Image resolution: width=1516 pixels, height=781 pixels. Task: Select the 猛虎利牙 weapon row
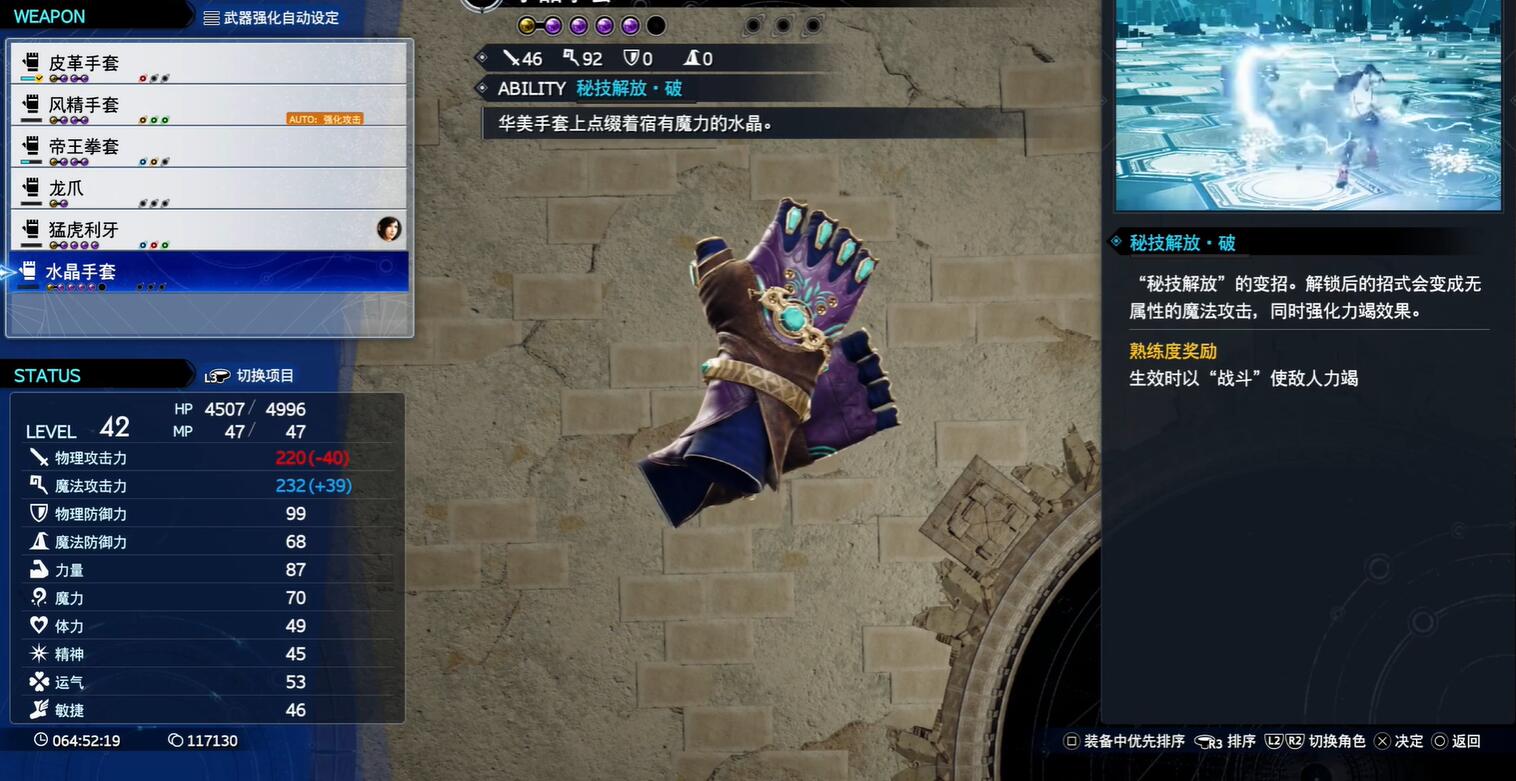[x=208, y=230]
